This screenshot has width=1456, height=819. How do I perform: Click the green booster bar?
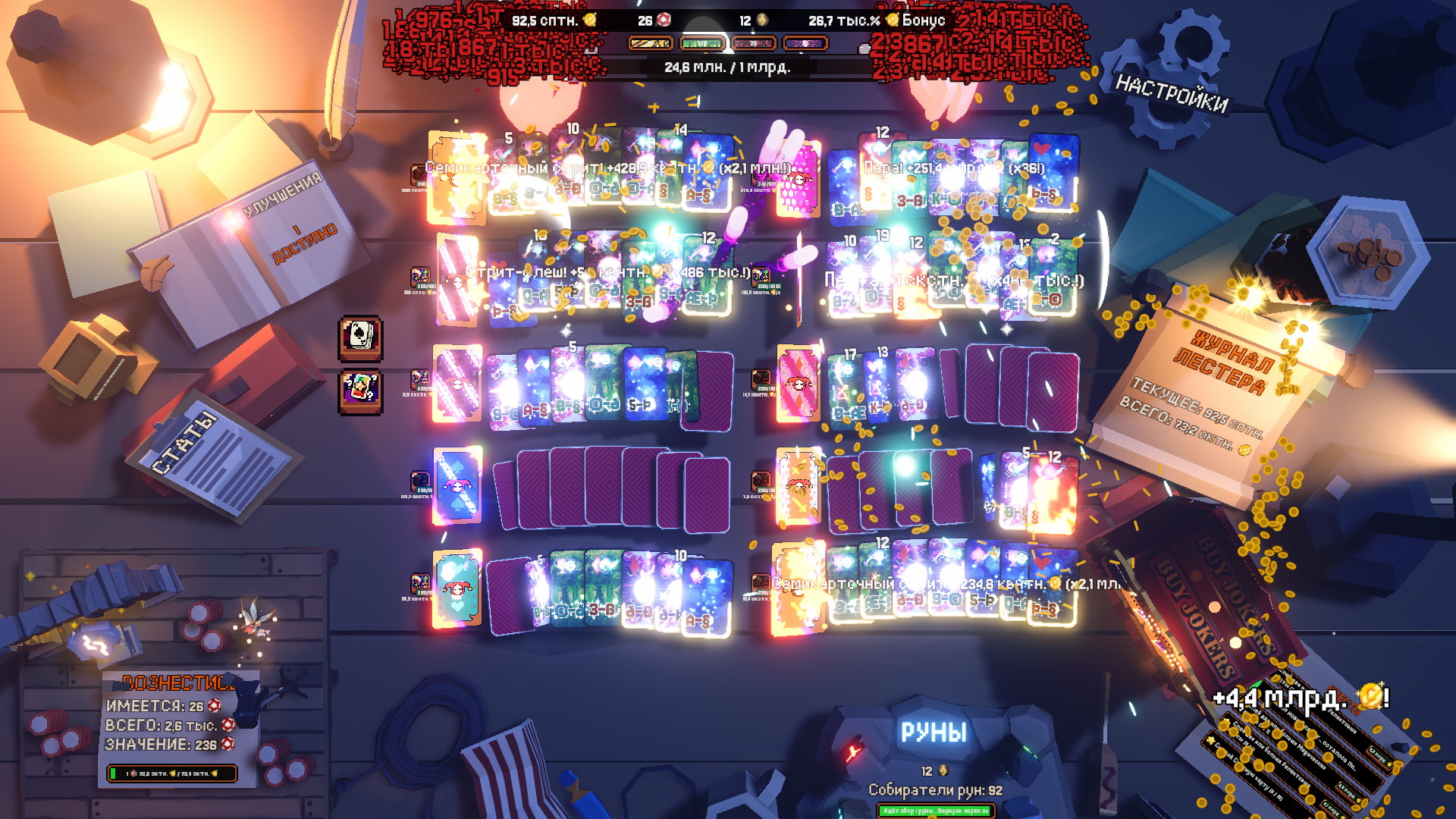click(x=702, y=43)
